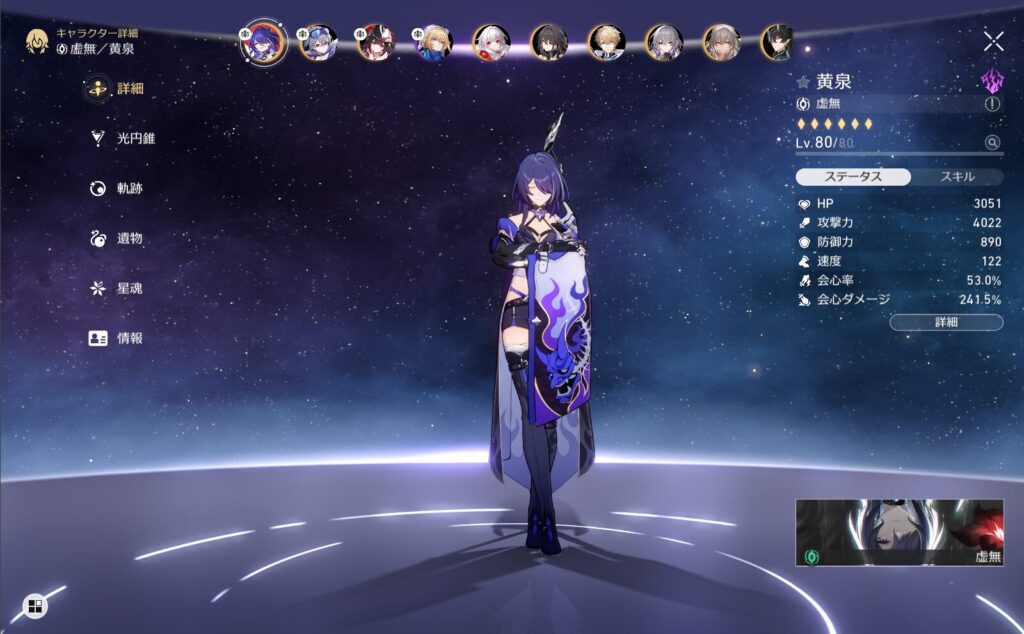The image size is (1024, 634).
Task: Close the character details screen
Action: (993, 41)
